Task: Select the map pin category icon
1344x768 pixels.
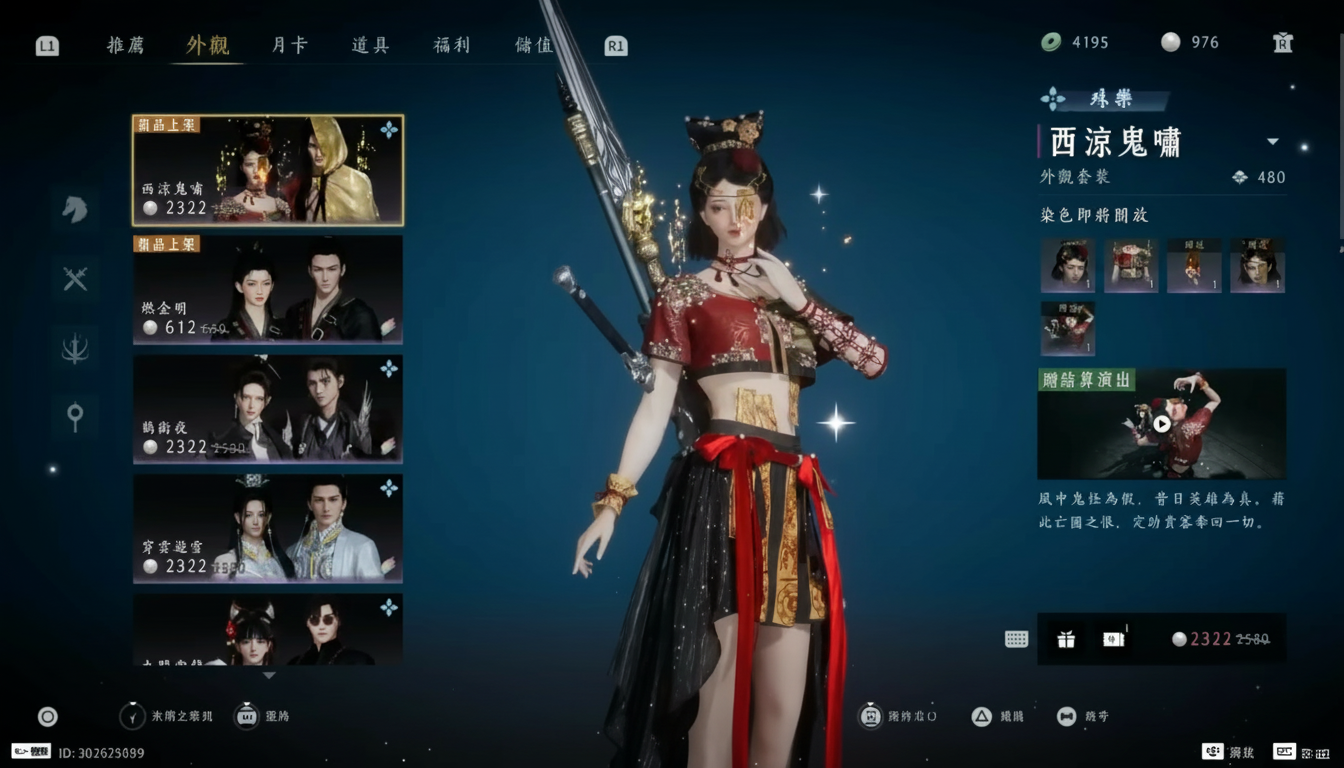Action: point(75,416)
